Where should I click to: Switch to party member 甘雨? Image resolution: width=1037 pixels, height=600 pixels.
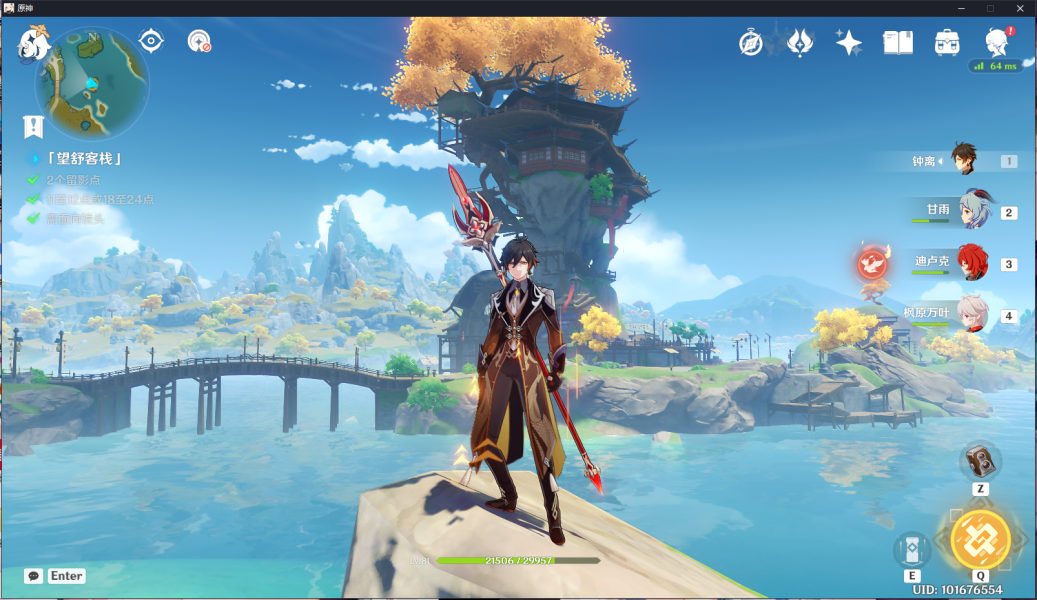point(970,212)
